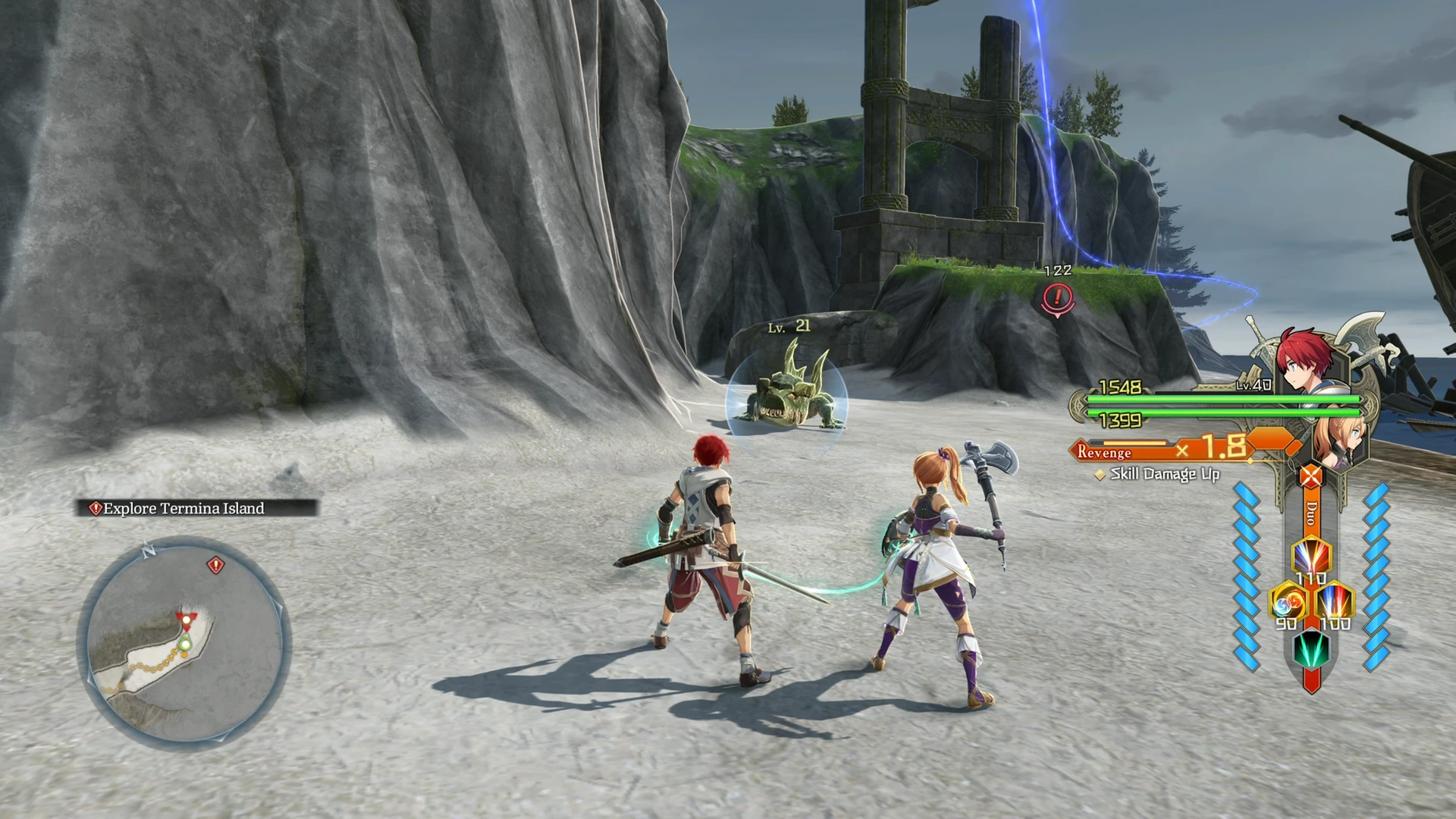Click the red quest marker on the minimap
The width and height of the screenshot is (1456, 819).
point(216,565)
